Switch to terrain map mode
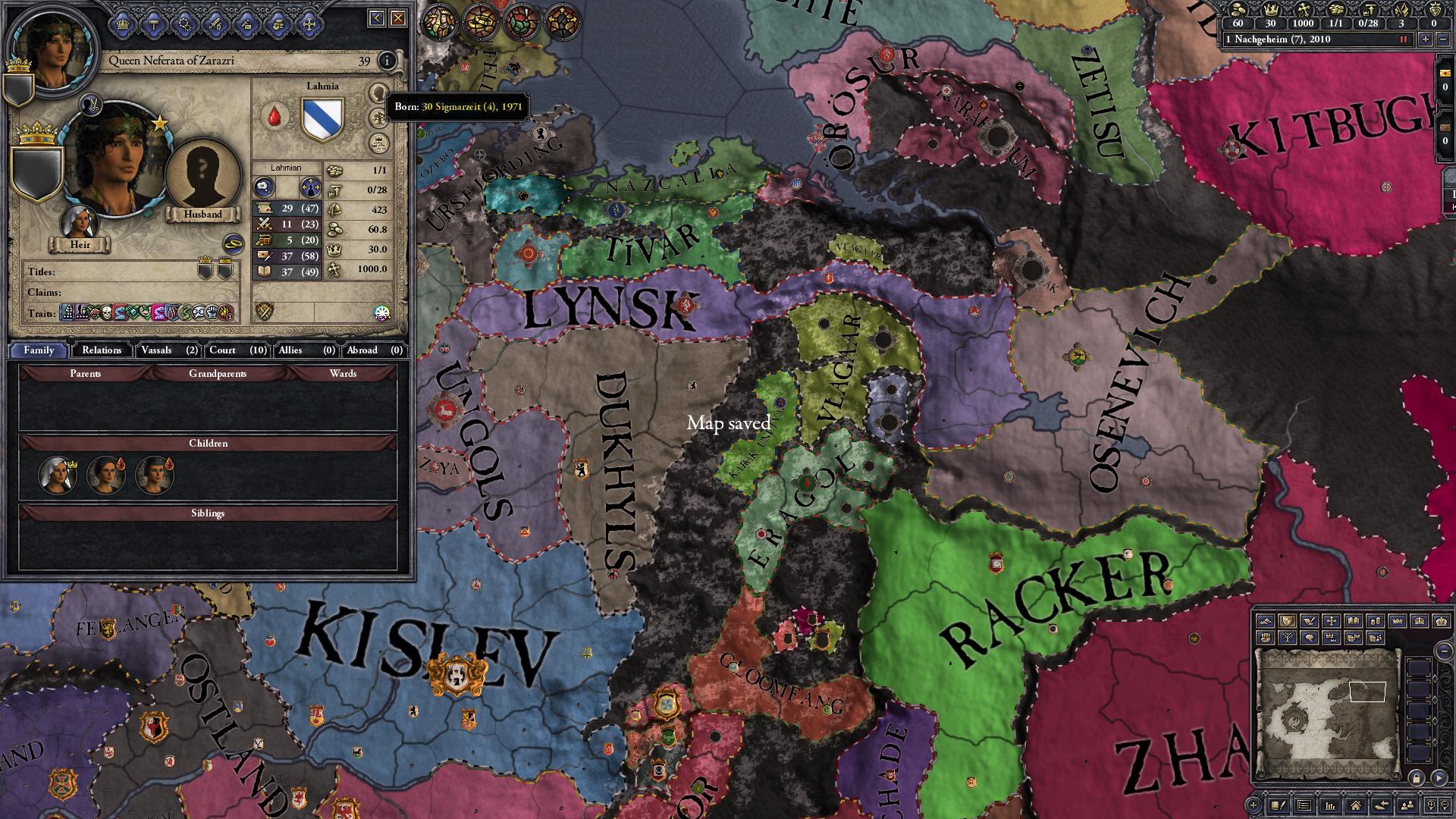The width and height of the screenshot is (1456, 819). (x=1266, y=621)
